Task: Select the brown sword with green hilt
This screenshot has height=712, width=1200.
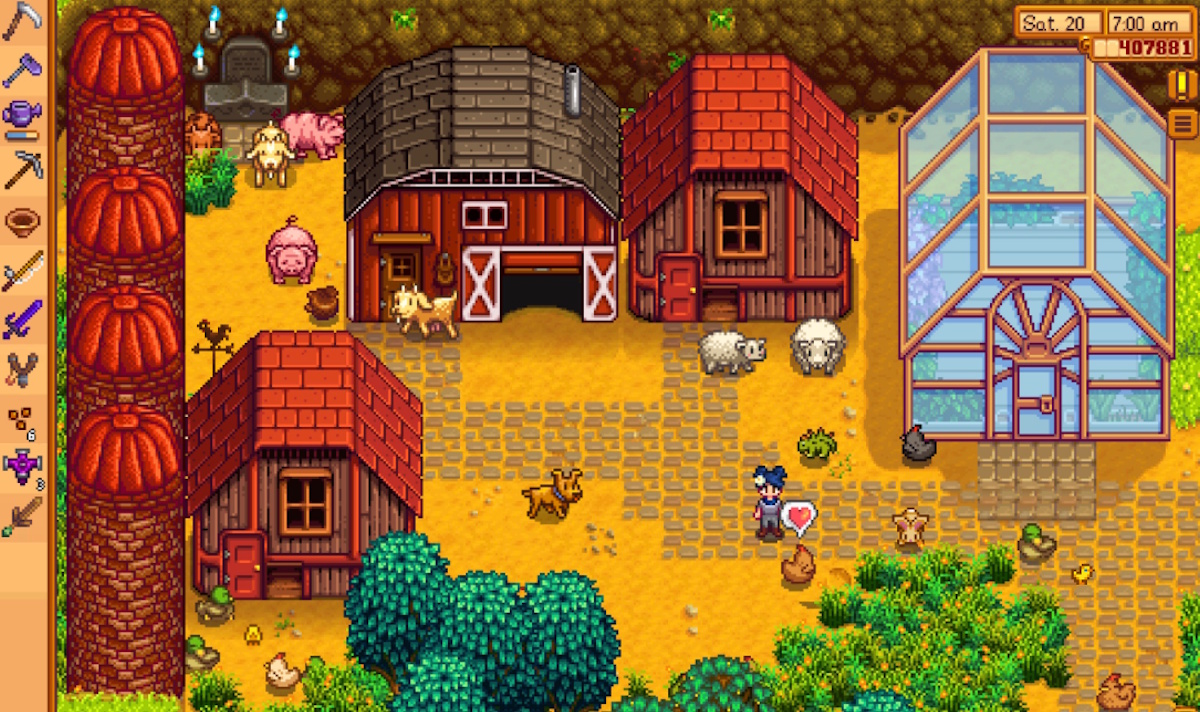Action: [22, 519]
